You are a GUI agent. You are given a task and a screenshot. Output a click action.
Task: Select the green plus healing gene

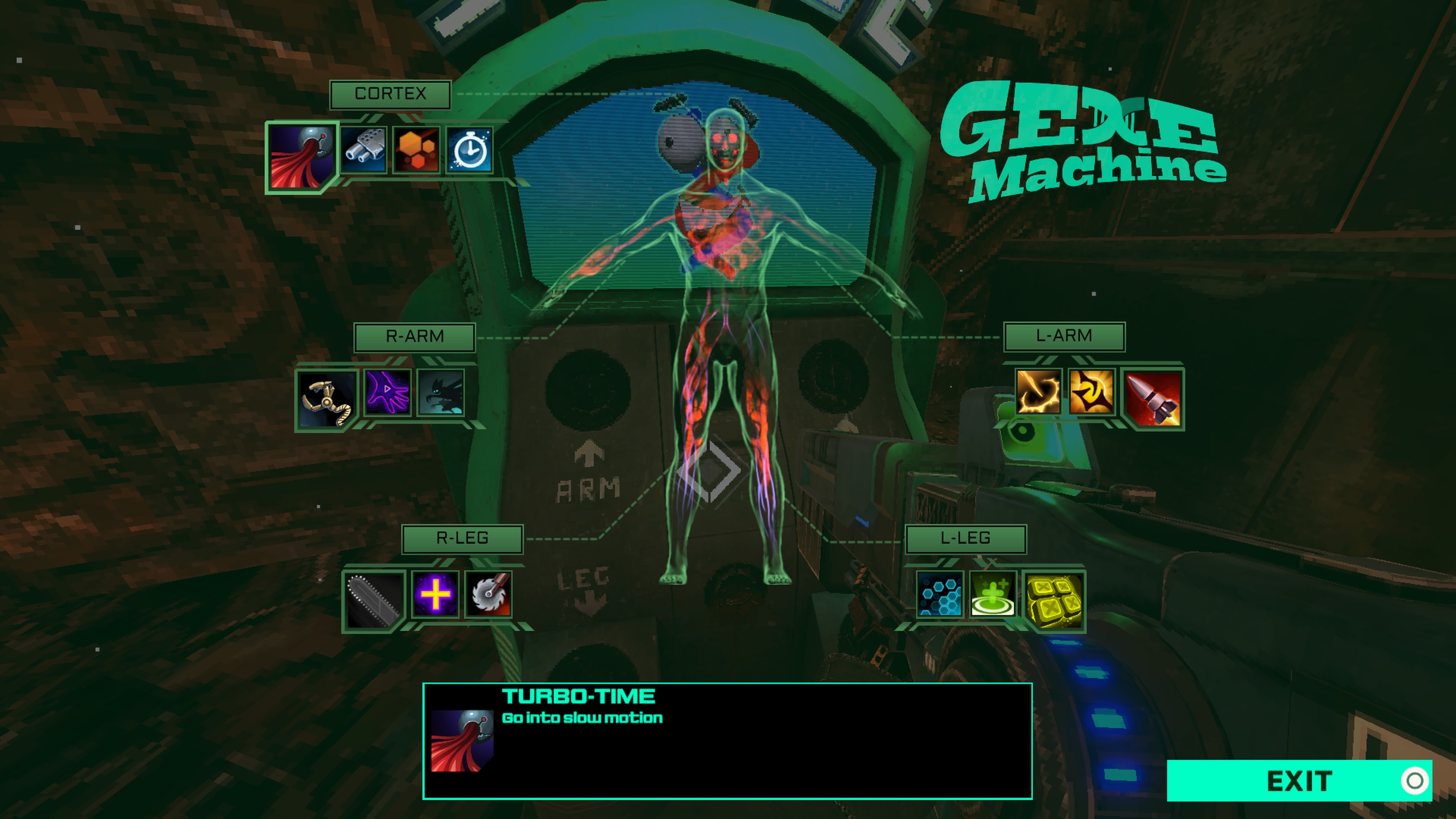993,594
